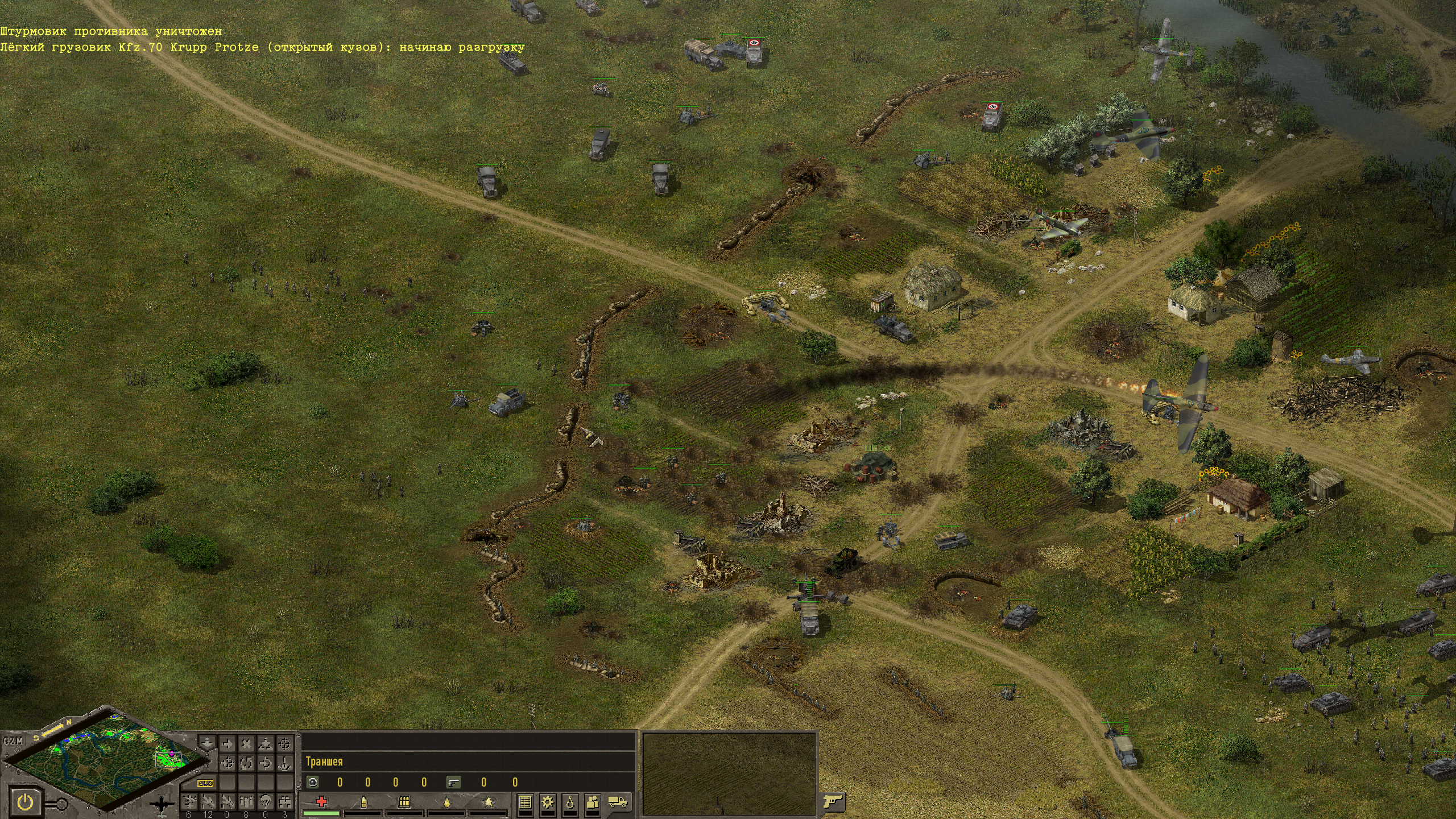The height and width of the screenshot is (819, 1456).
Task: Click the unit portrait preview window
Action: coord(729,775)
